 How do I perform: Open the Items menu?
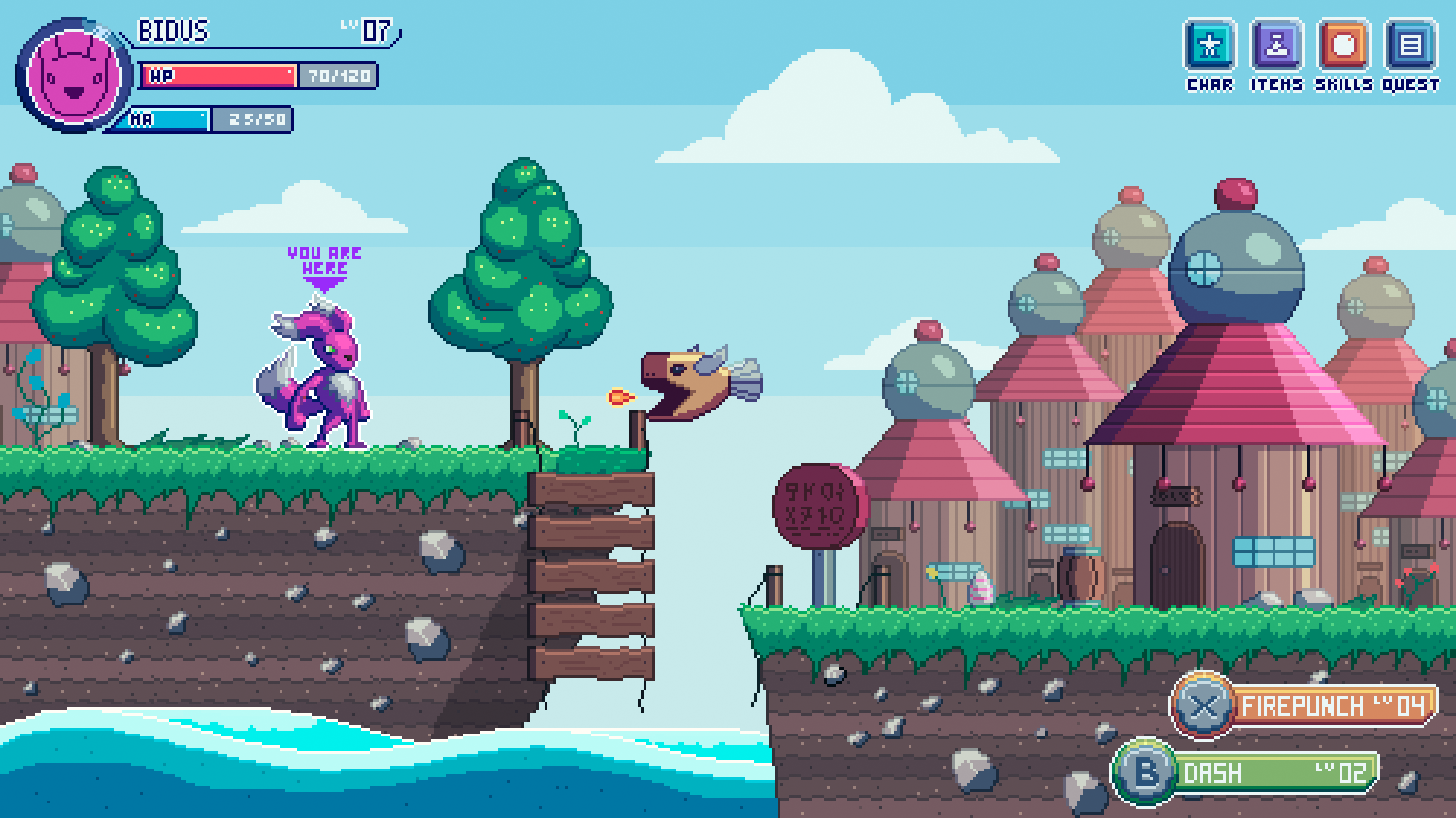1276,47
